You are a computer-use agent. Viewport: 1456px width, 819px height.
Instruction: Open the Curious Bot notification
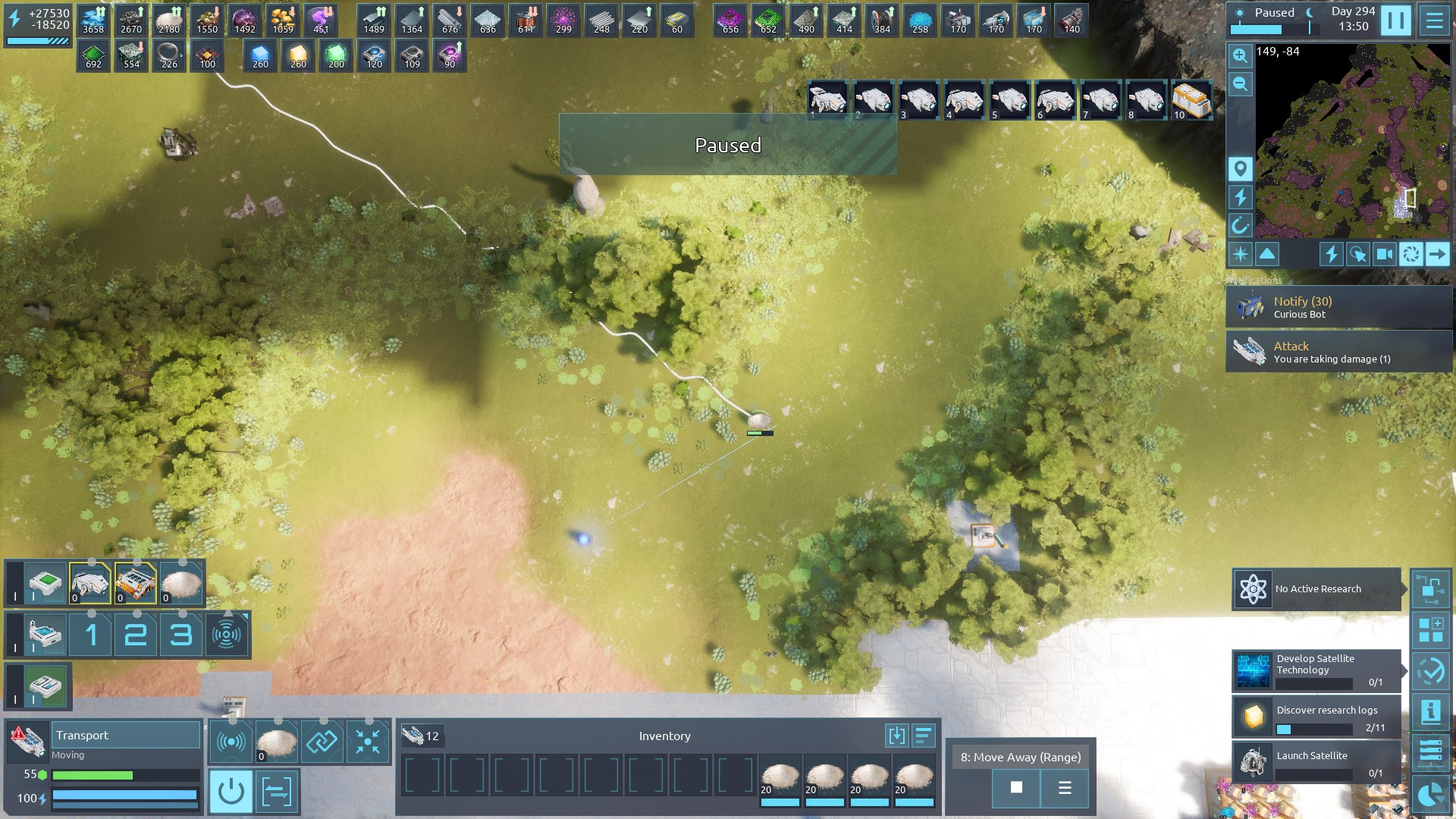pos(1338,307)
